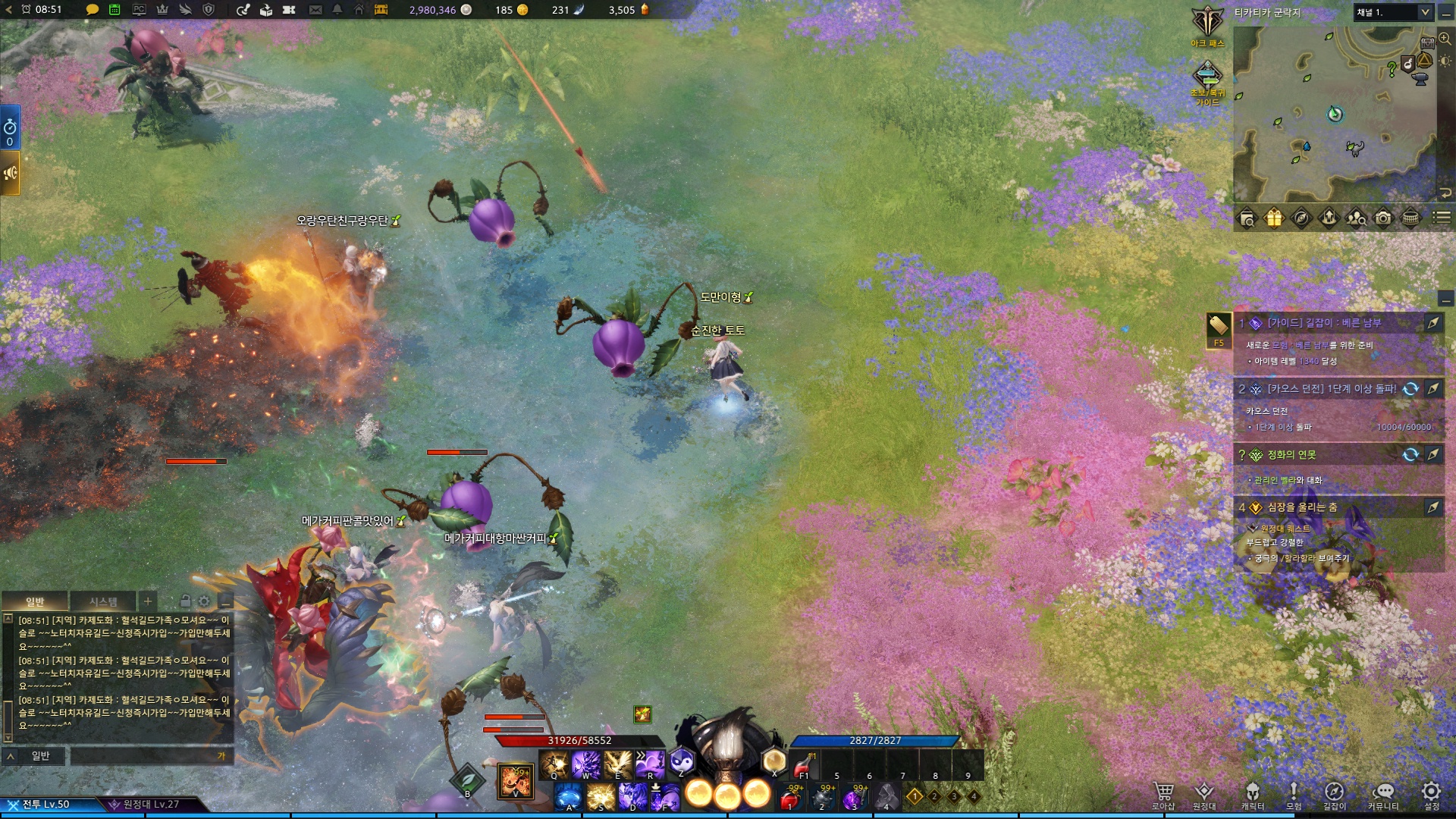This screenshot has width=1456, height=819.
Task: Switch to the 시스템 chat tab
Action: coord(103,601)
